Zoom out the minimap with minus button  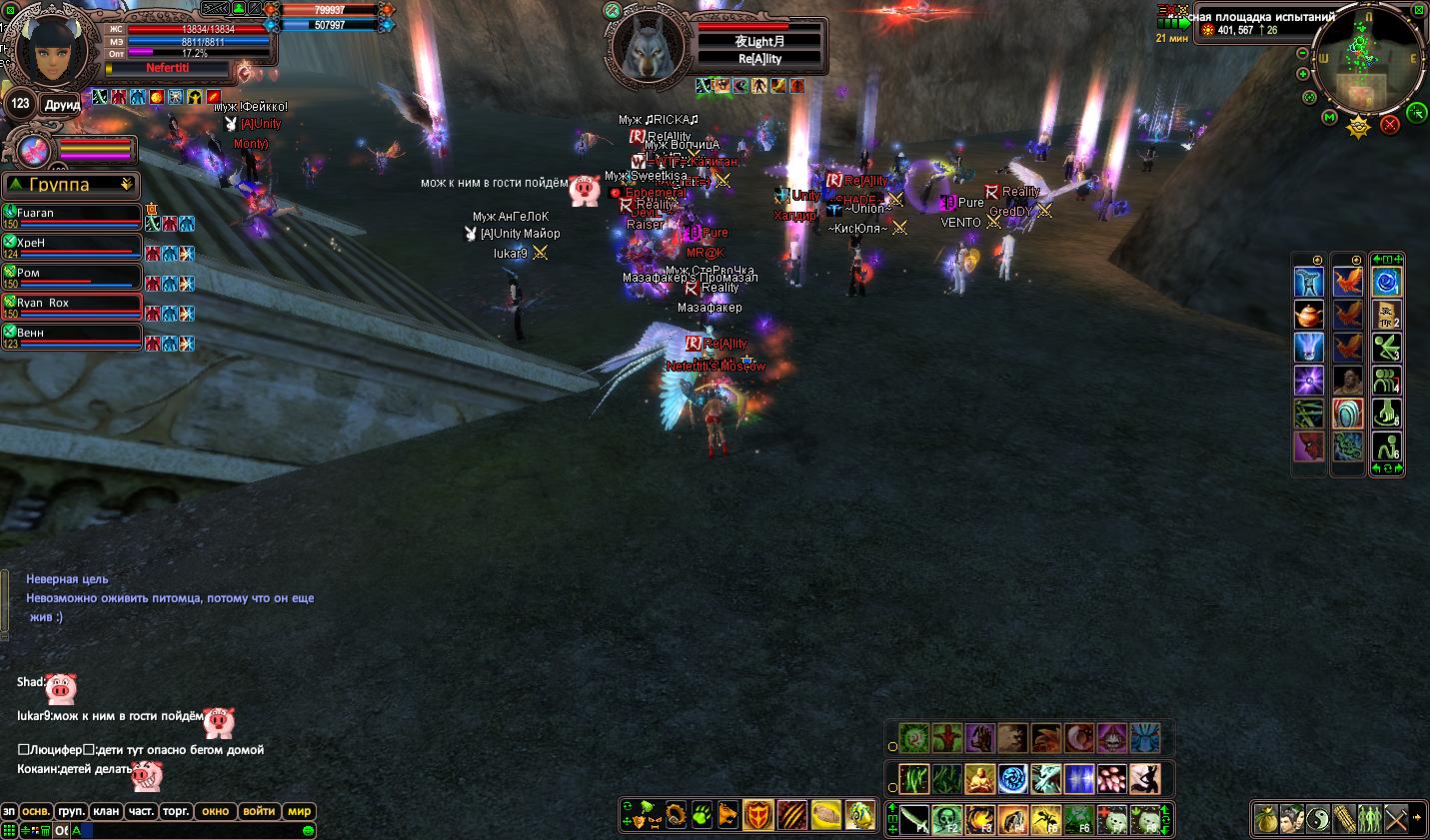point(1302,54)
